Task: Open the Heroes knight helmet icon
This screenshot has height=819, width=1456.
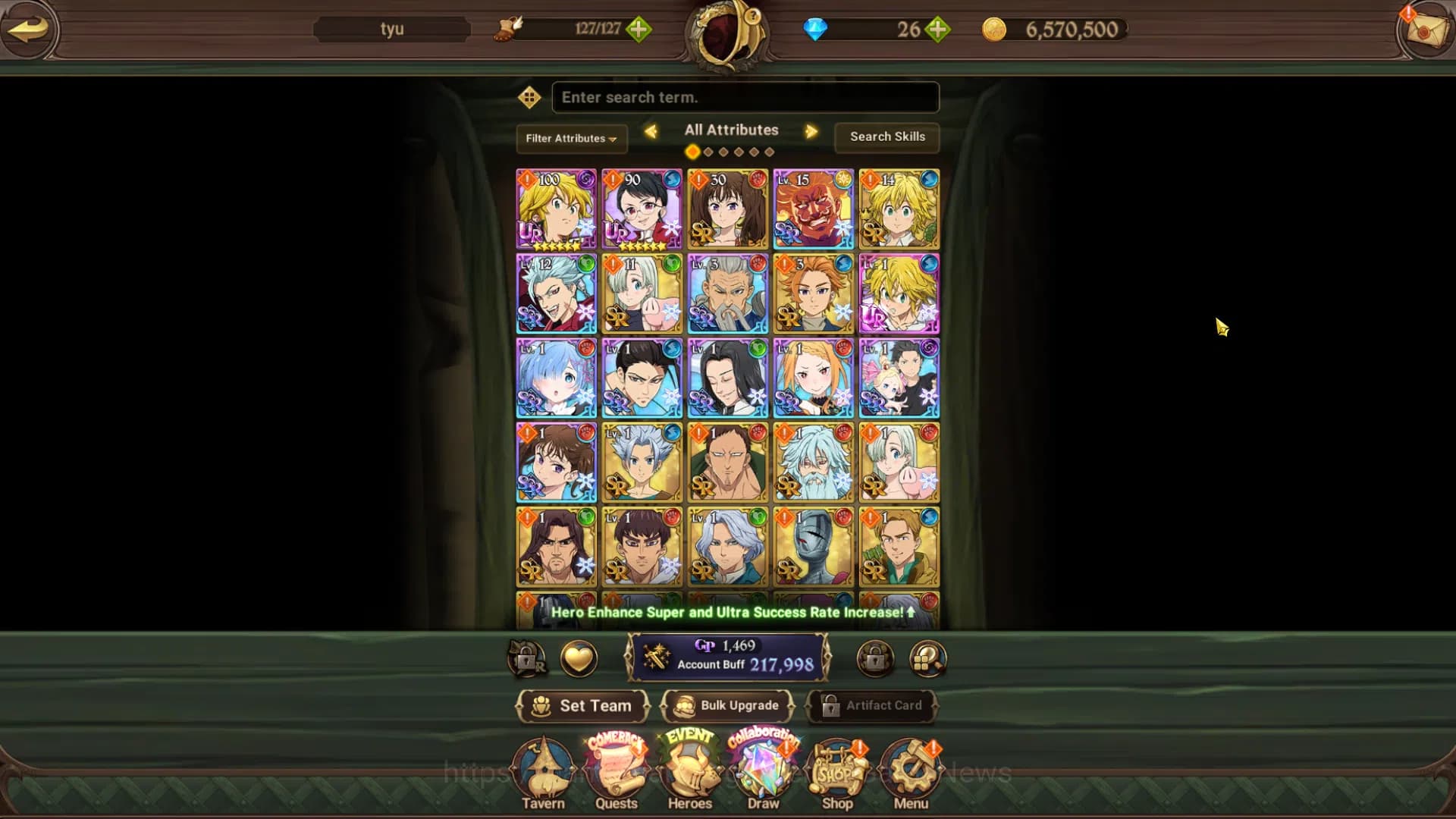Action: click(689, 768)
